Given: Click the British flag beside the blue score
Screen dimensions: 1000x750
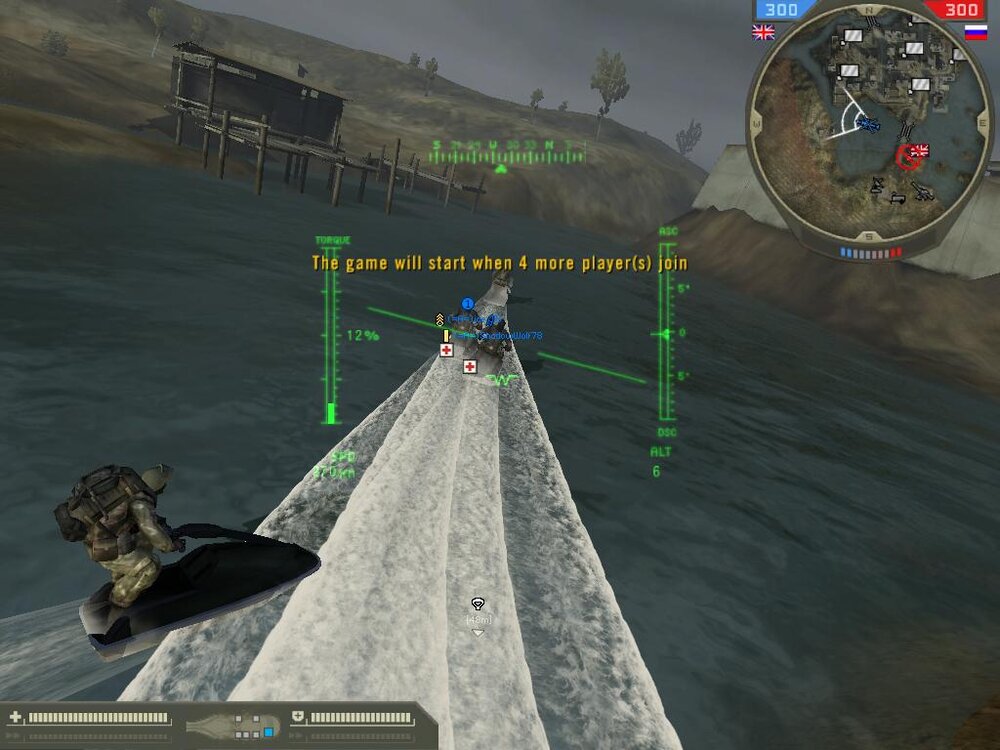Looking at the screenshot, I should point(763,32).
